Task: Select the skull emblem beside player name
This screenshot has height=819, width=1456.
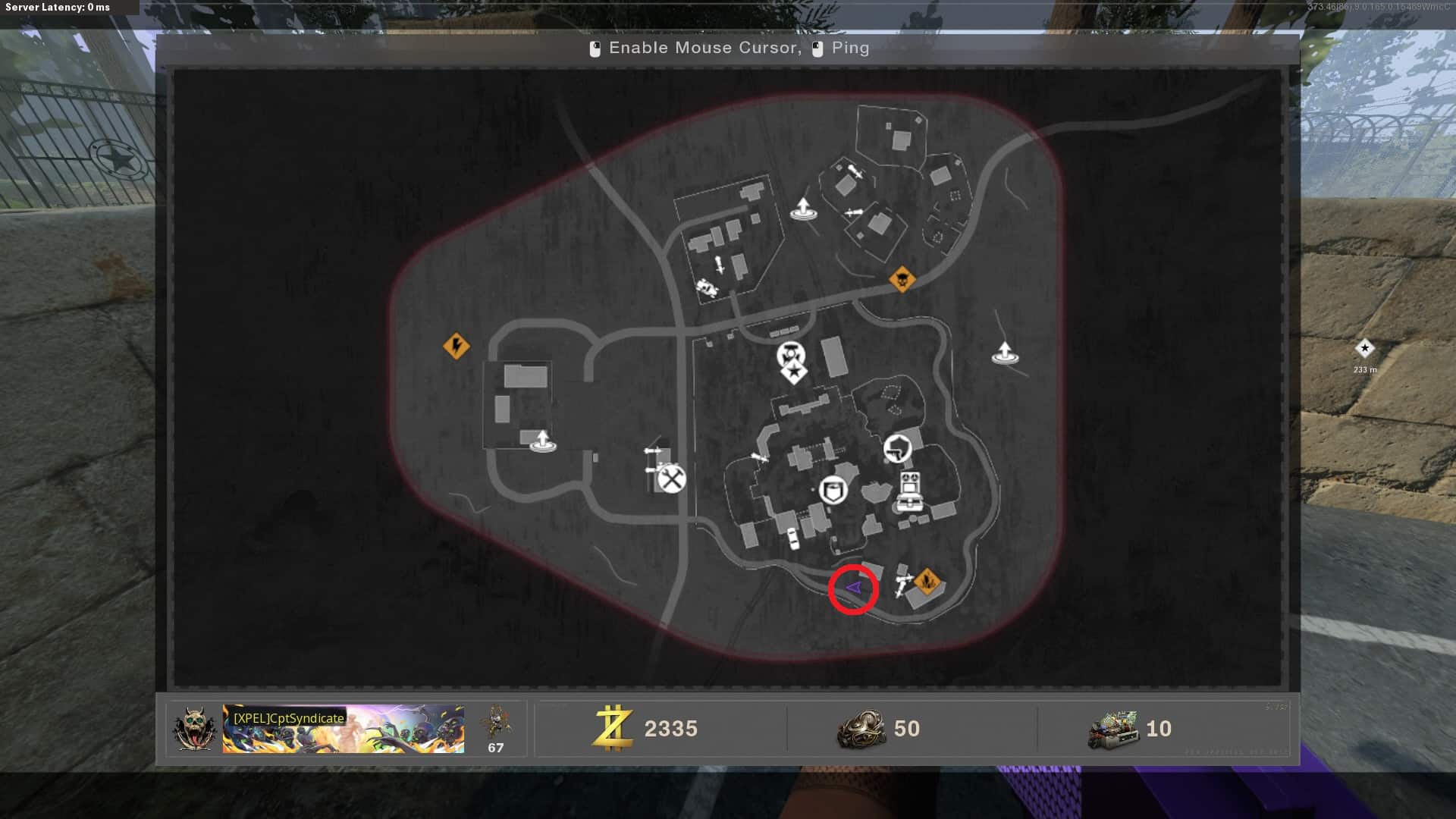Action: pos(194,729)
